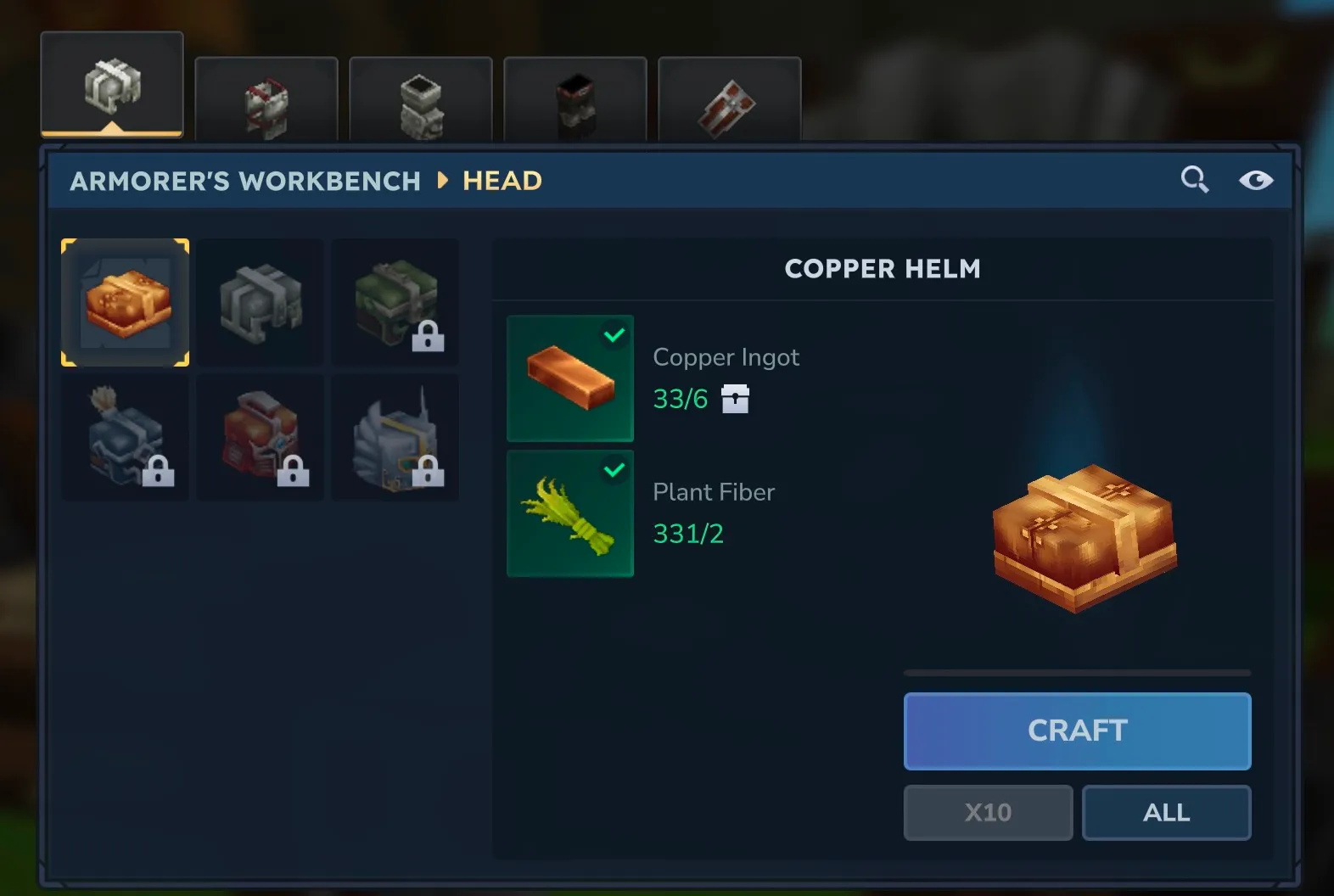
Task: Open the recipe search magnifier
Action: click(1195, 180)
